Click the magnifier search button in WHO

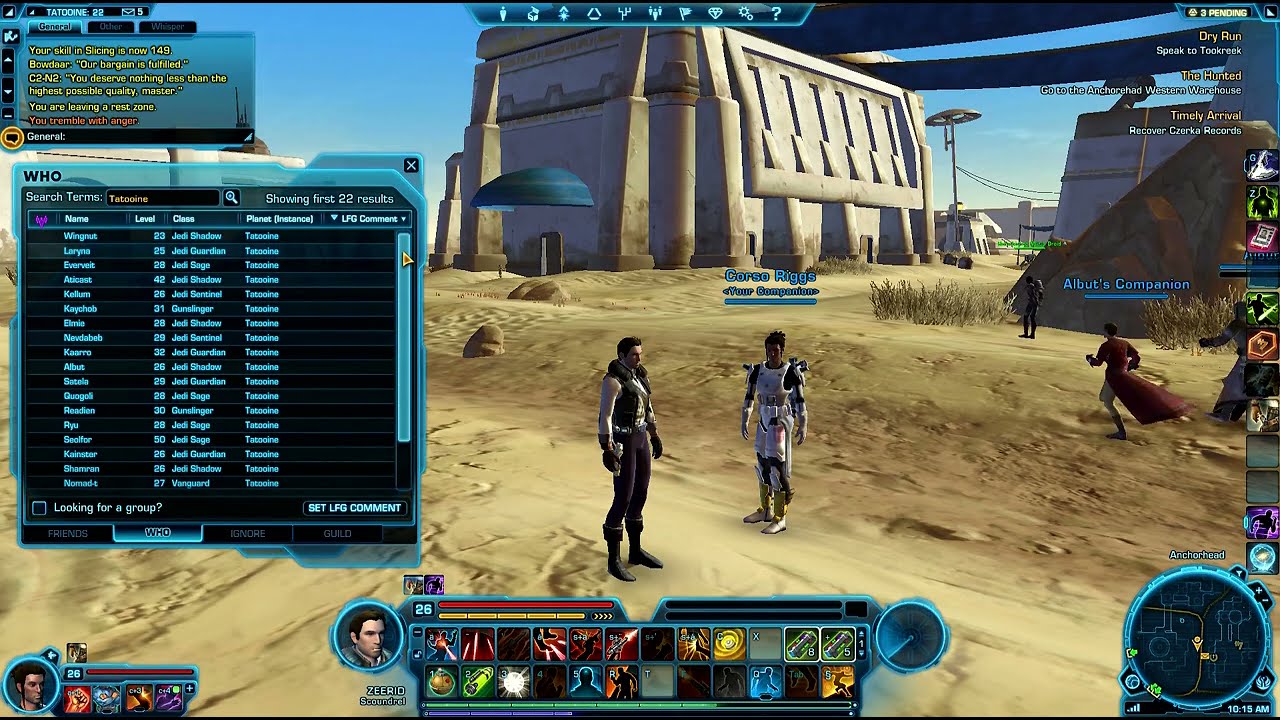(x=231, y=198)
